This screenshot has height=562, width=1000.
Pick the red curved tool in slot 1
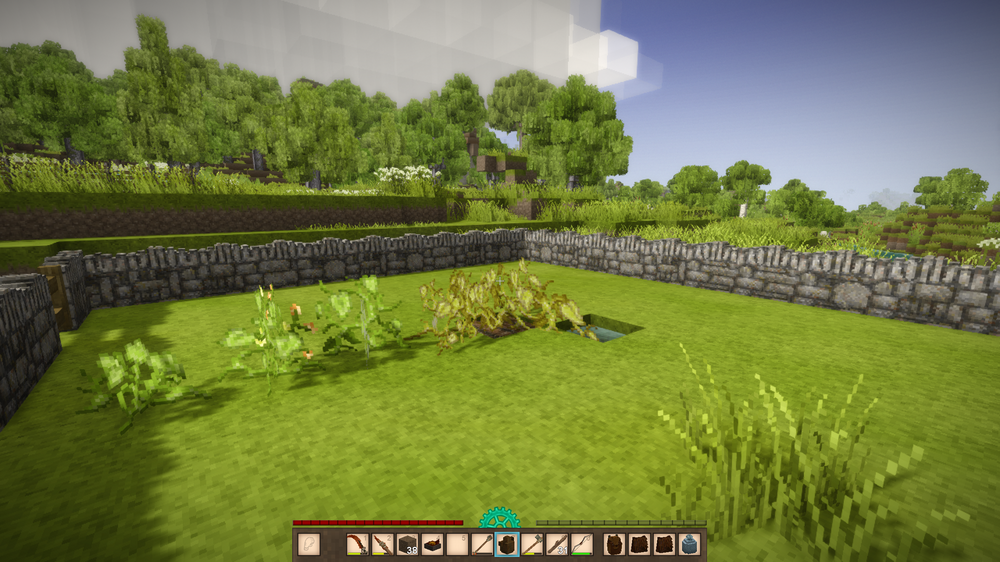[357, 544]
